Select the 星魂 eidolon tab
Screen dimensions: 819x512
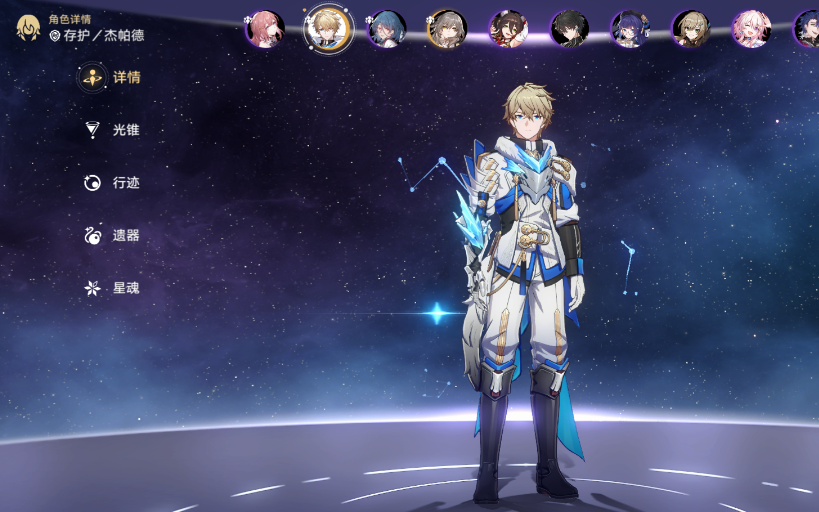[112, 288]
